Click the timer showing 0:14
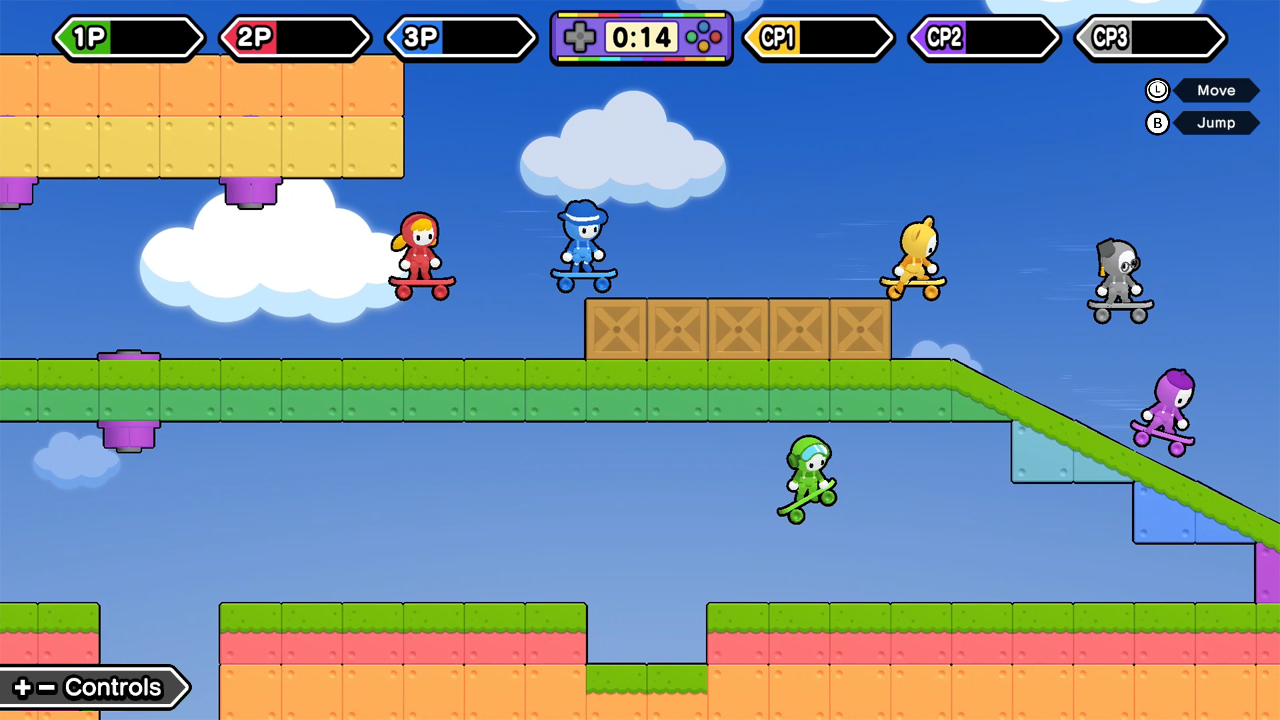This screenshot has height=720, width=1280. 641,38
